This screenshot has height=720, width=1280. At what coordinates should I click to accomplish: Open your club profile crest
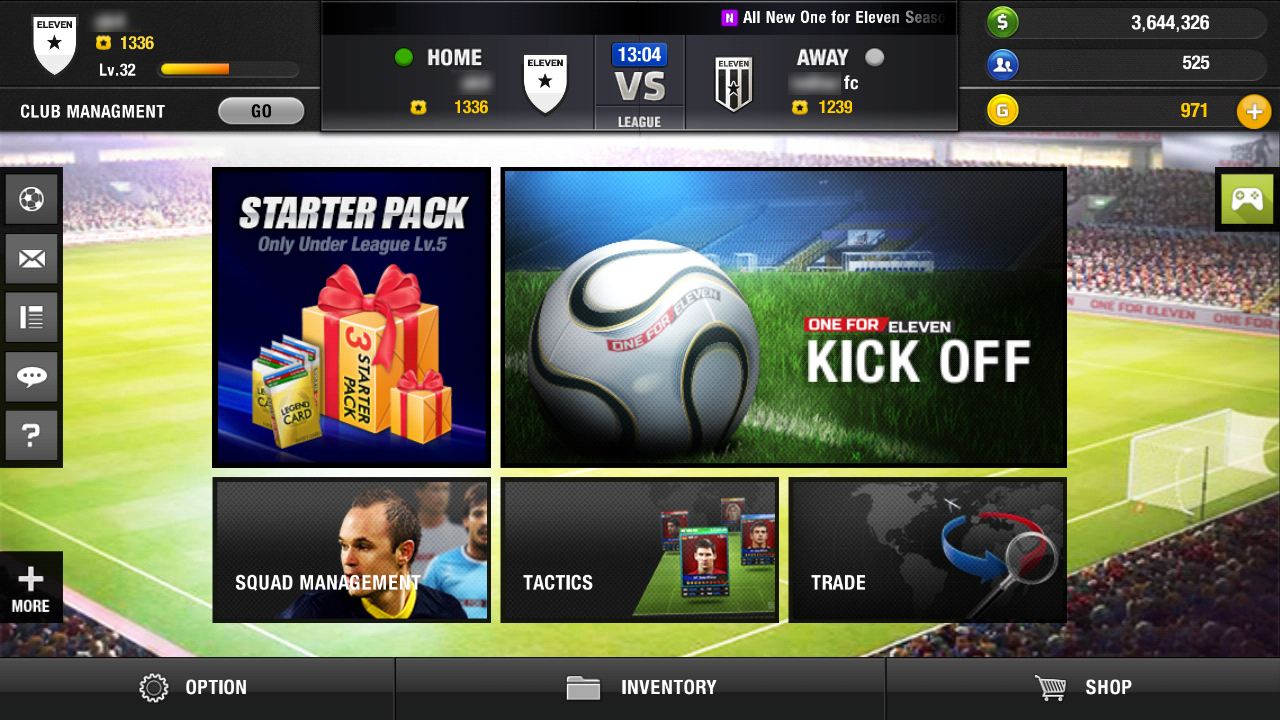pos(54,47)
